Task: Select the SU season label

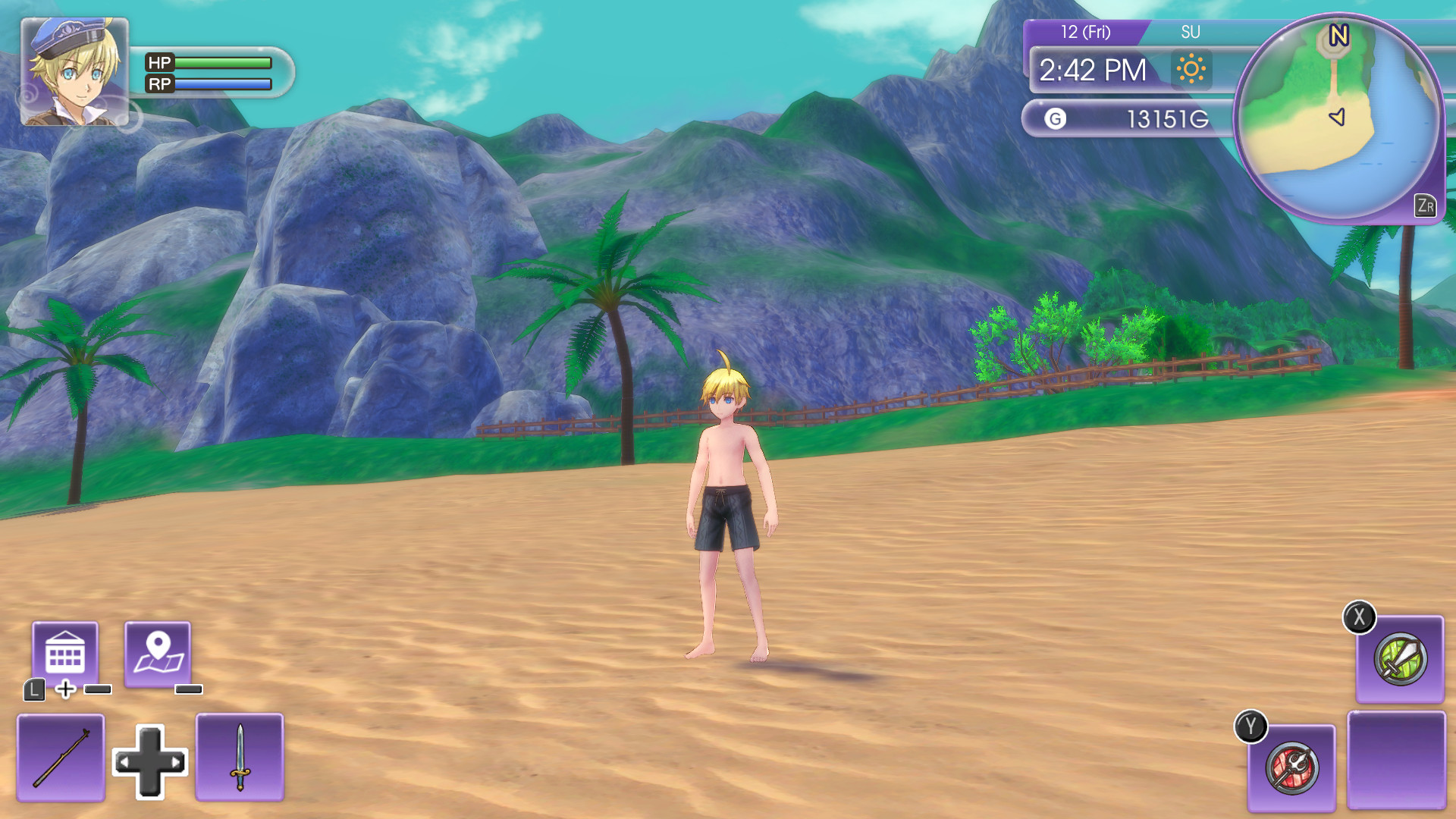Action: pos(1192,33)
